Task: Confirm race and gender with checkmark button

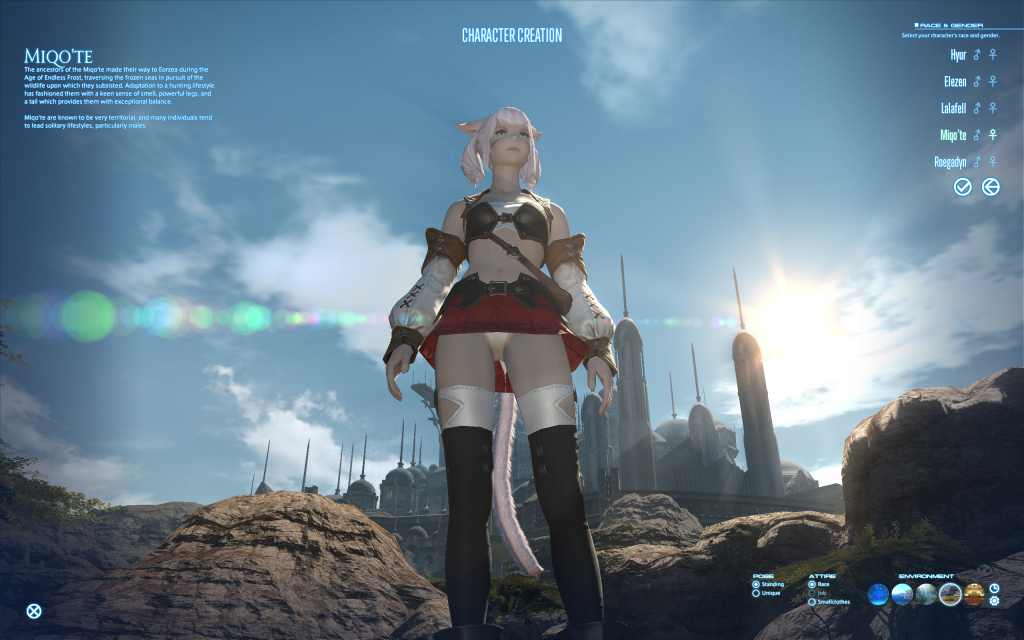Action: (x=963, y=187)
